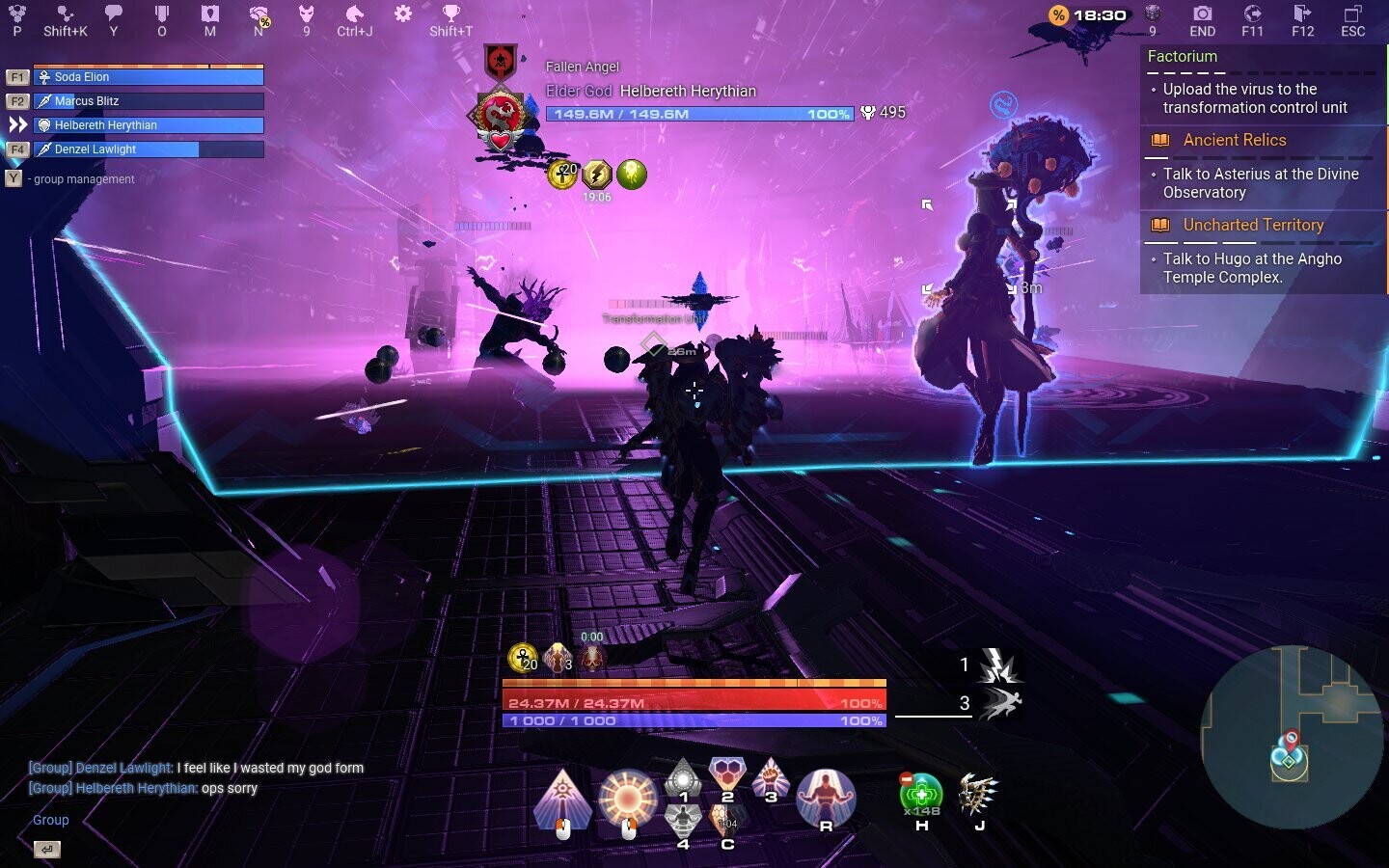The height and width of the screenshot is (868, 1389).
Task: Open the chat bubble icon (Y)
Action: [115, 14]
